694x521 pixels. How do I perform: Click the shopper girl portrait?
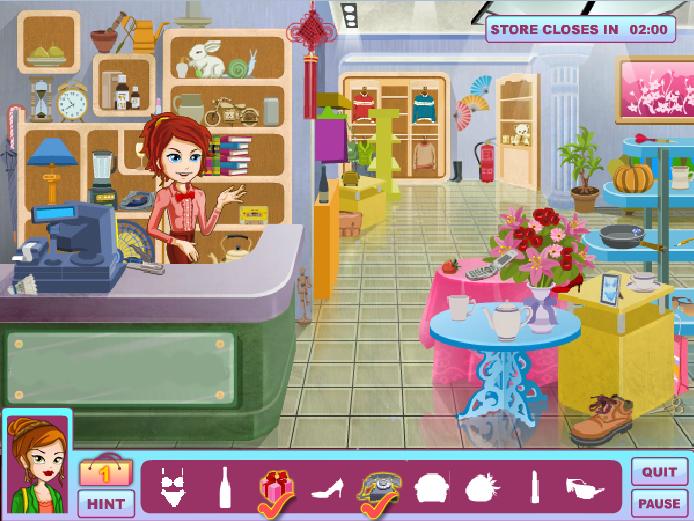[37, 465]
